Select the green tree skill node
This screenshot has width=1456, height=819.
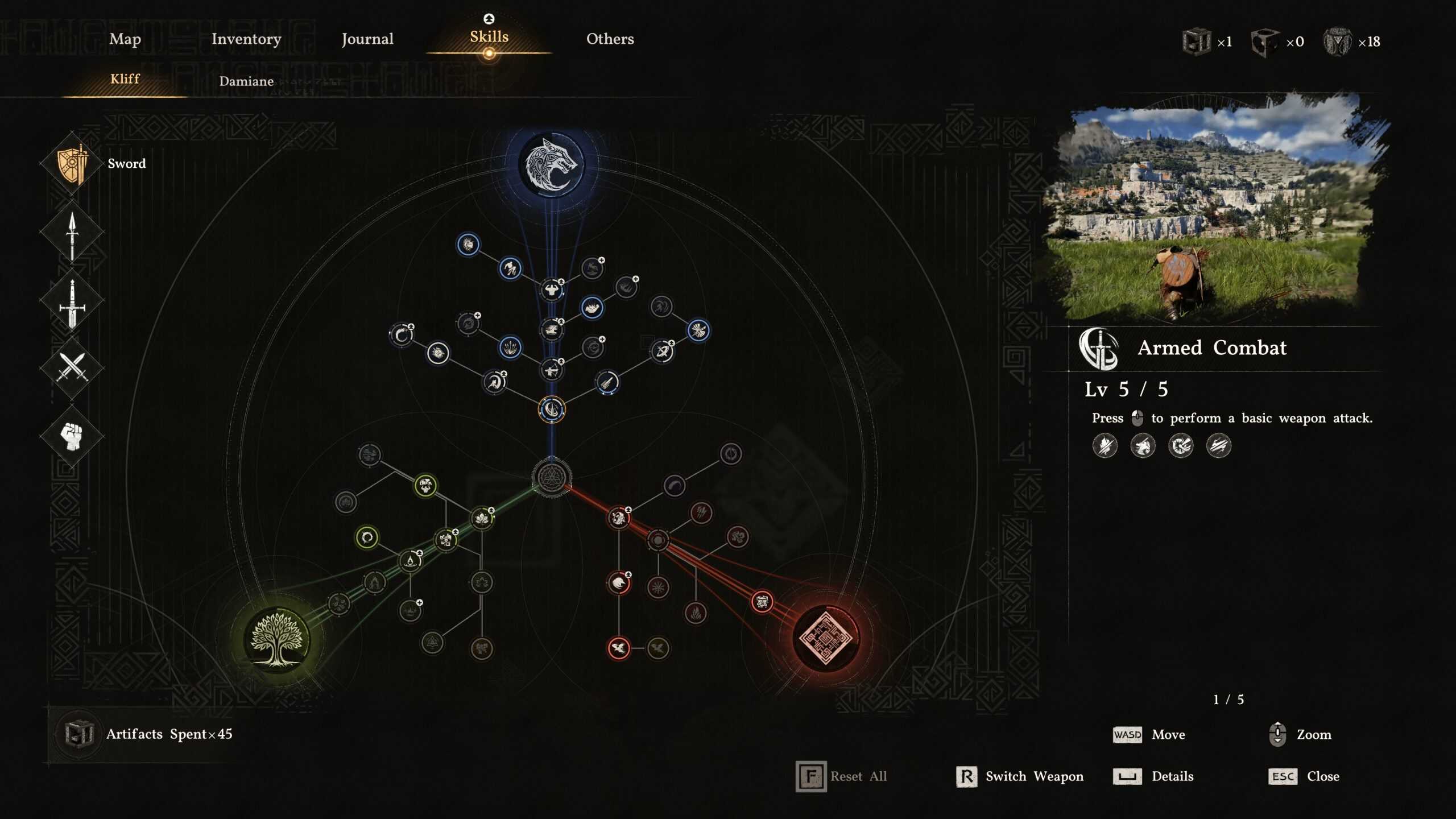pos(277,639)
